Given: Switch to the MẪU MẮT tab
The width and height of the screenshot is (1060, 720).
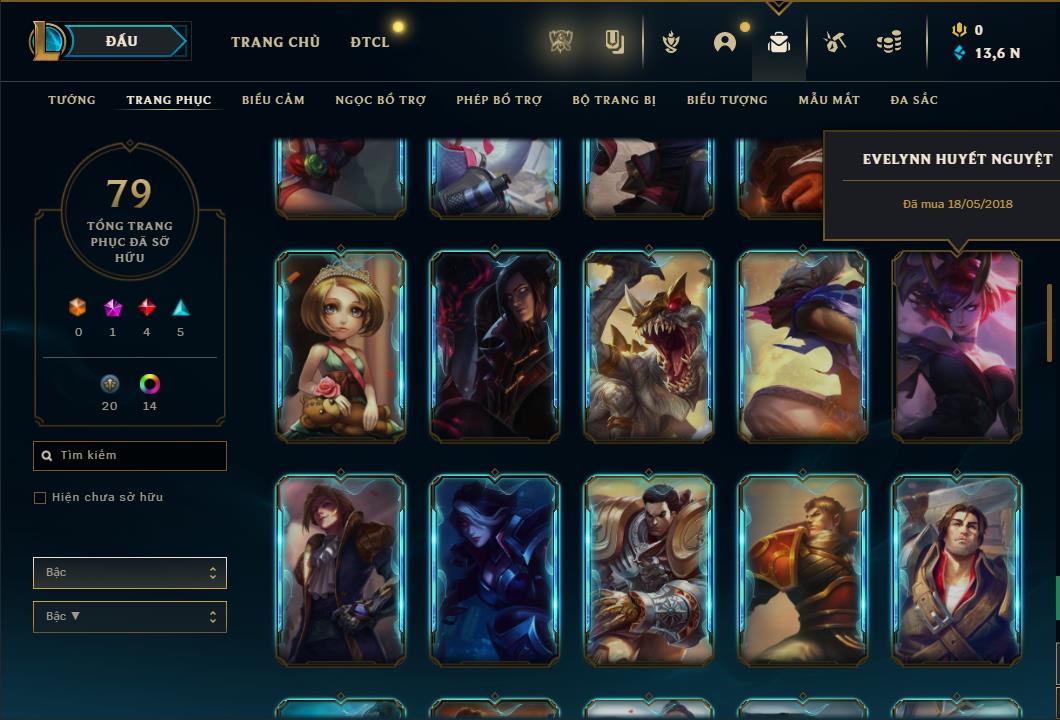Looking at the screenshot, I should tap(829, 100).
